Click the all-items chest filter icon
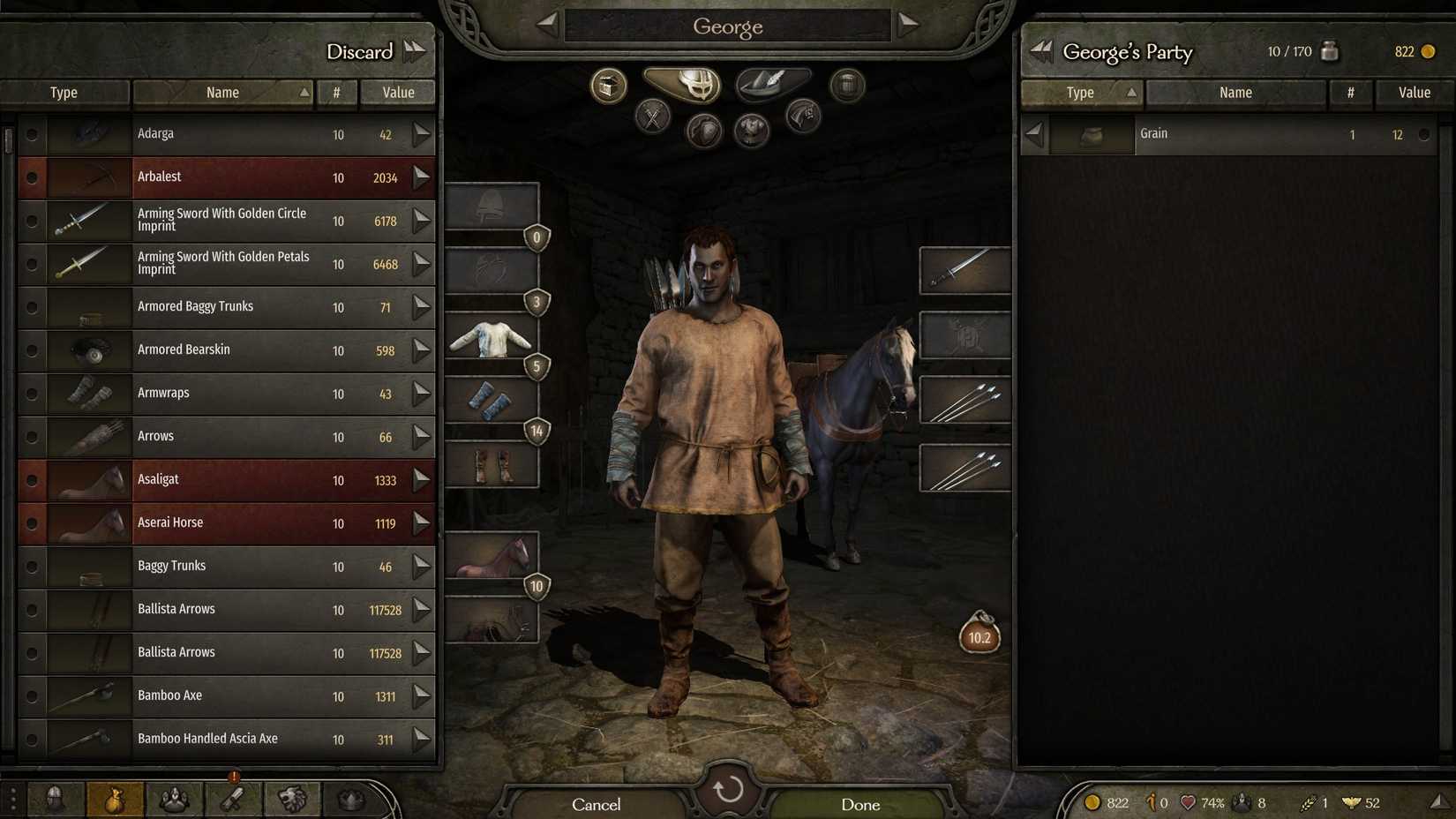Image resolution: width=1456 pixels, height=819 pixels. coord(607,86)
